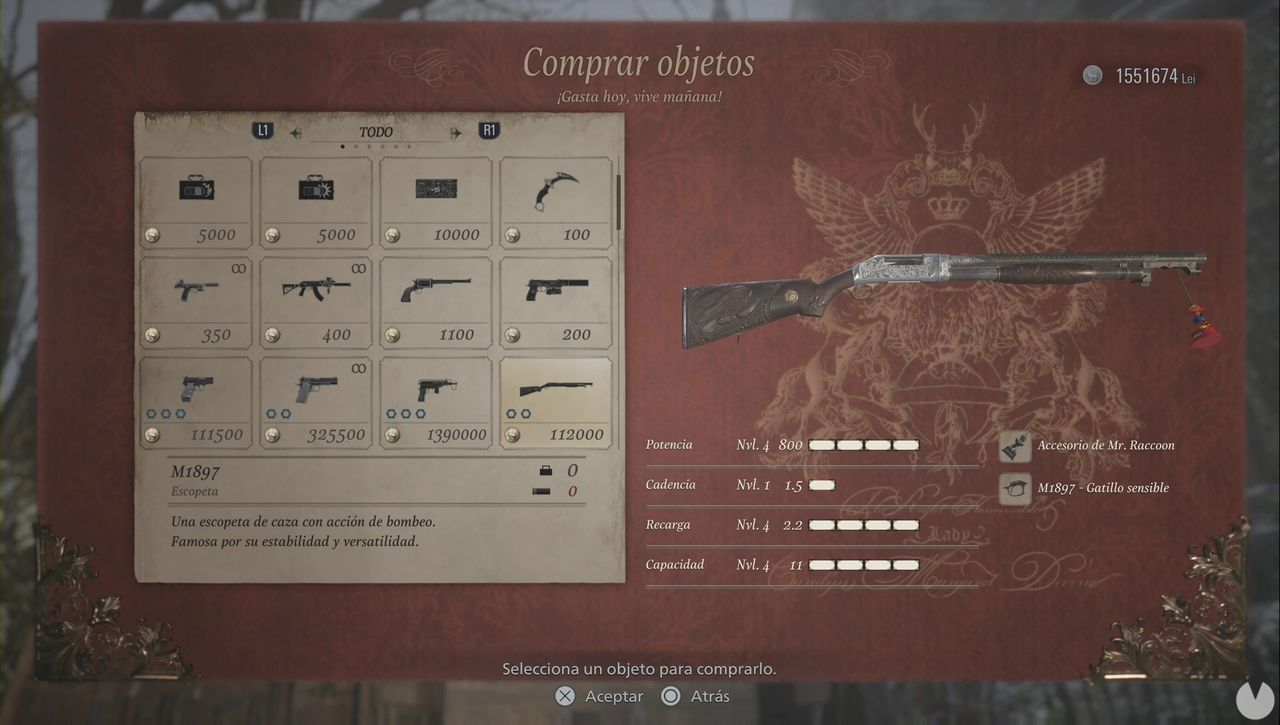Click the TODO category label
This screenshot has width=1280, height=725.
click(x=374, y=131)
